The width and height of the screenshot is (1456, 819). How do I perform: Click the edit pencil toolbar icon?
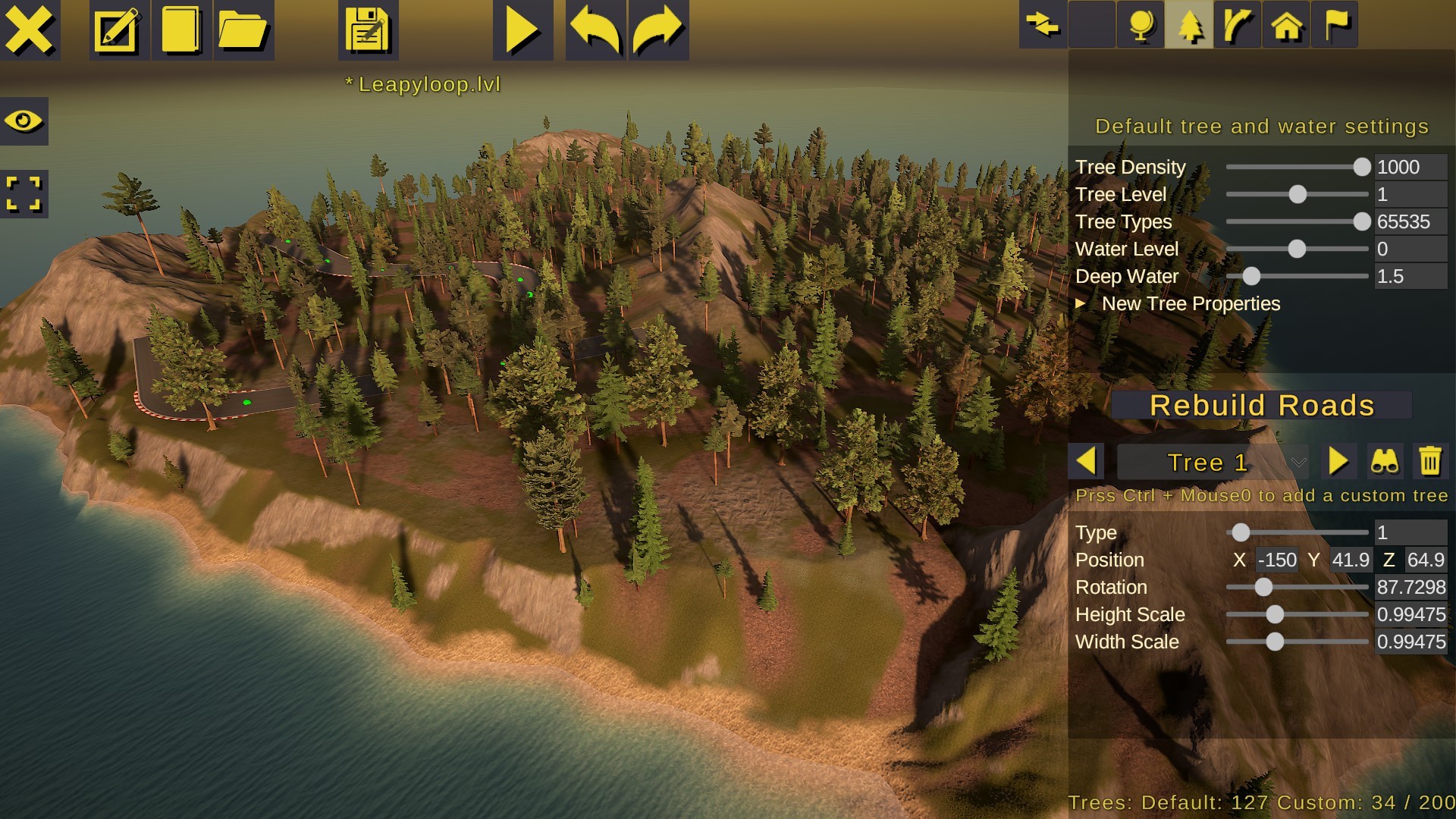(119, 30)
